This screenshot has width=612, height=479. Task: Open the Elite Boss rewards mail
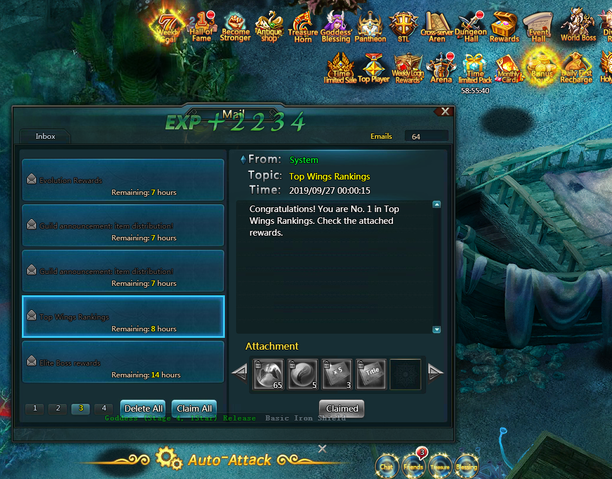[x=123, y=361]
